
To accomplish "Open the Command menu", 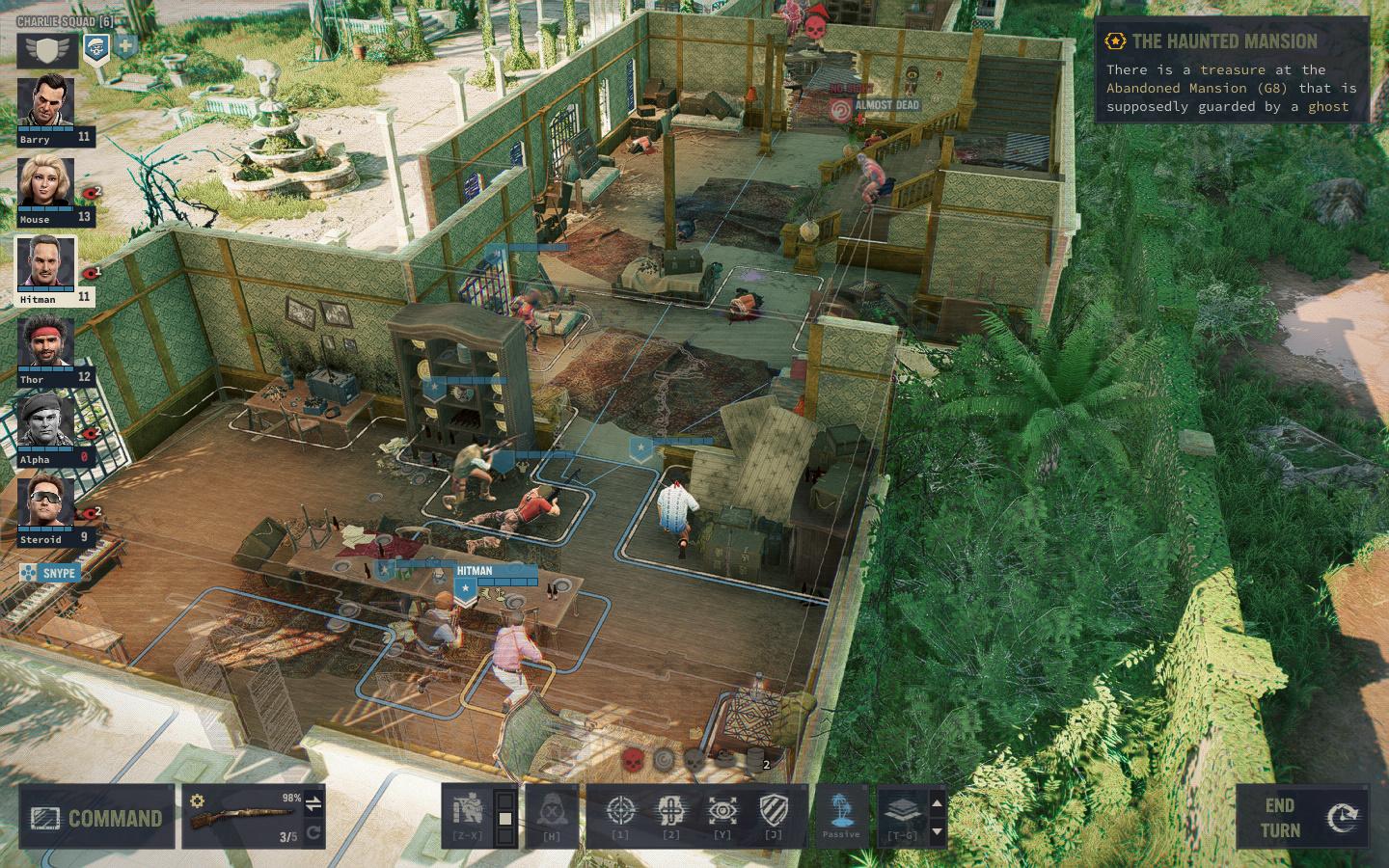I will [x=96, y=818].
